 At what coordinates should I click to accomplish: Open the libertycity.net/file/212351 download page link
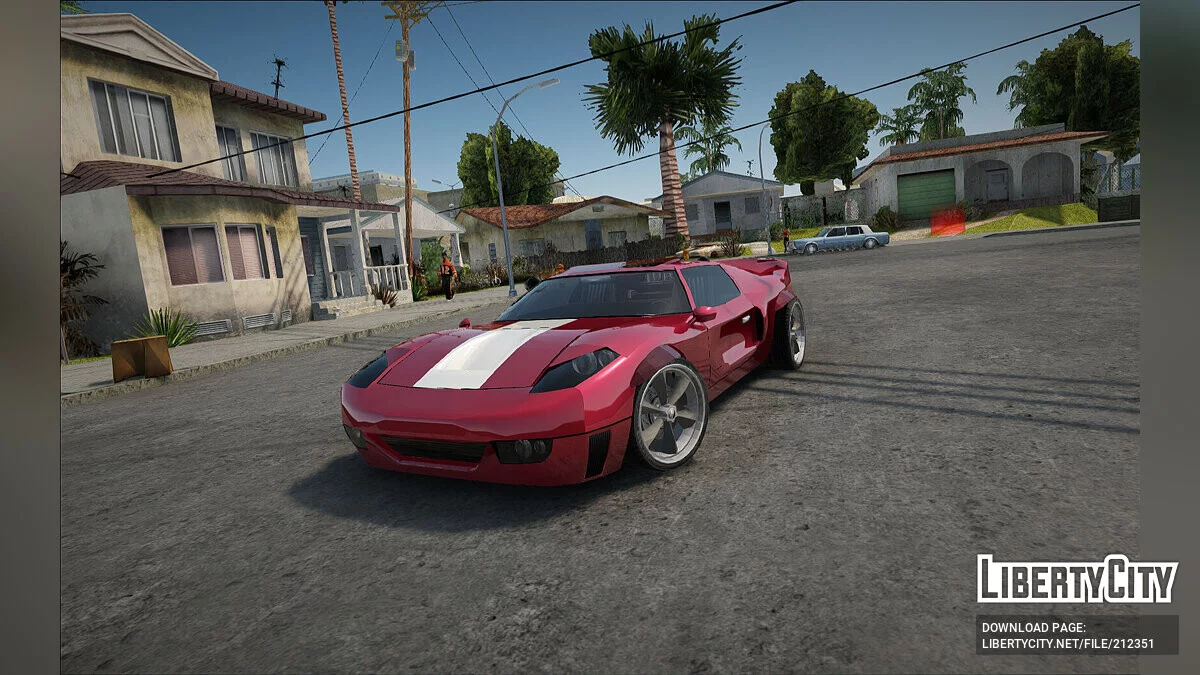point(1066,644)
